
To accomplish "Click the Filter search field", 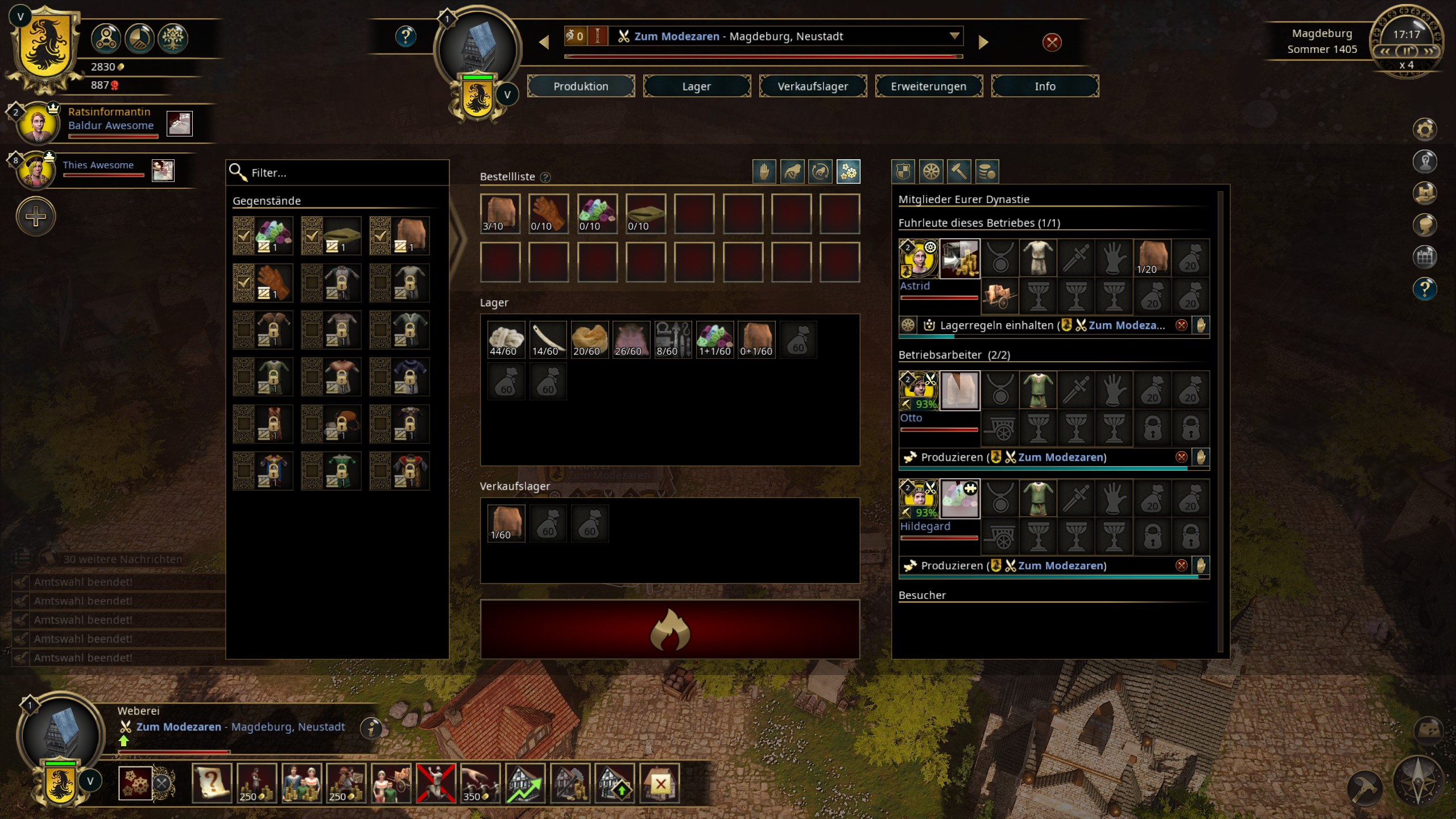I will 341,173.
